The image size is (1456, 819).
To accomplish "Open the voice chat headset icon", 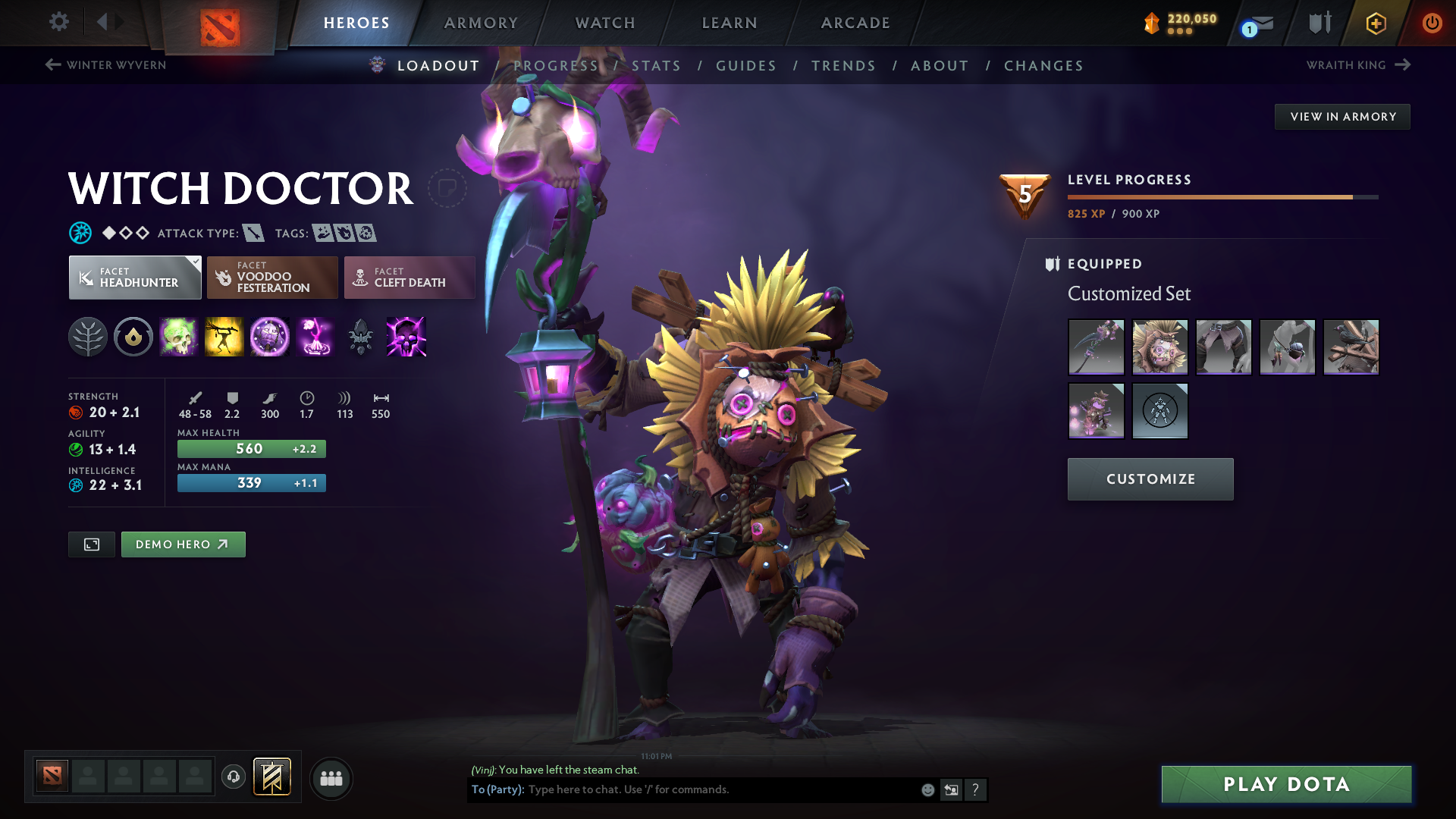I will point(233,777).
